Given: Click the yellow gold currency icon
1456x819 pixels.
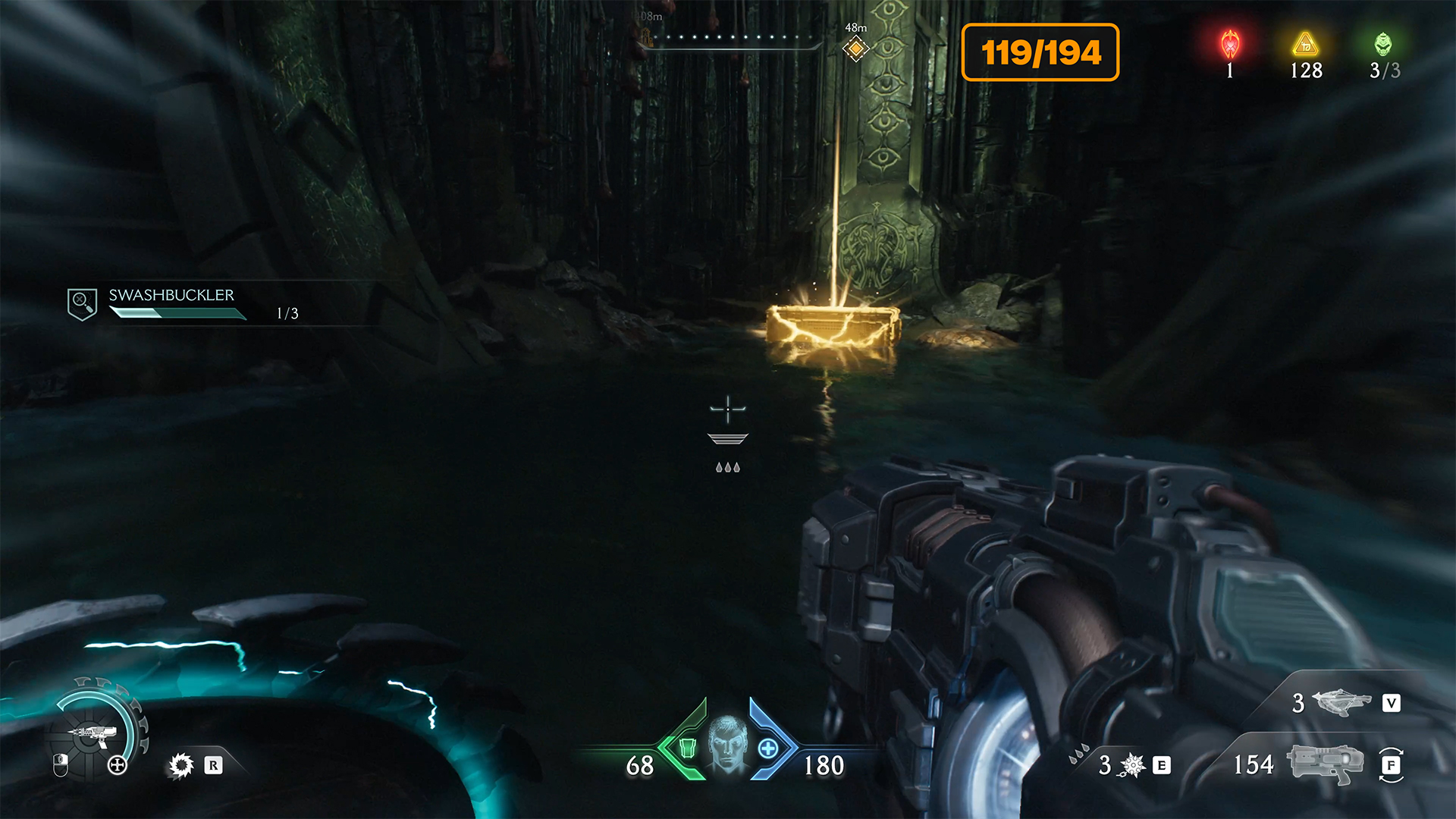Looking at the screenshot, I should (x=1306, y=45).
